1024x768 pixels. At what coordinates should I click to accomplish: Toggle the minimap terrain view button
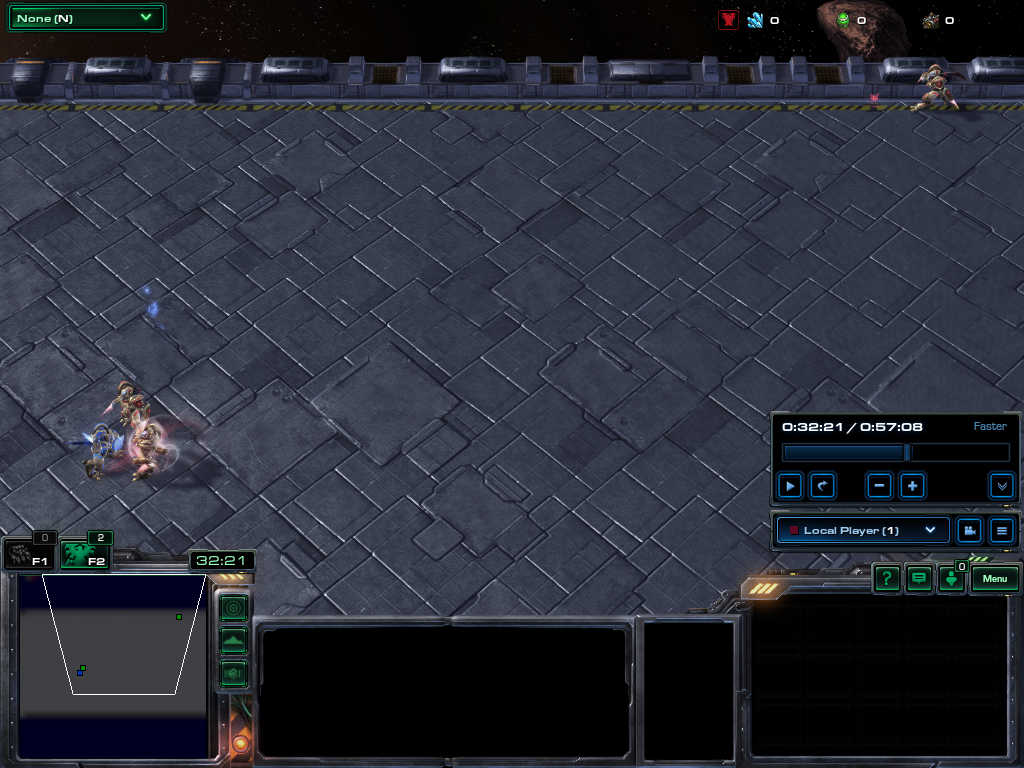(x=233, y=640)
